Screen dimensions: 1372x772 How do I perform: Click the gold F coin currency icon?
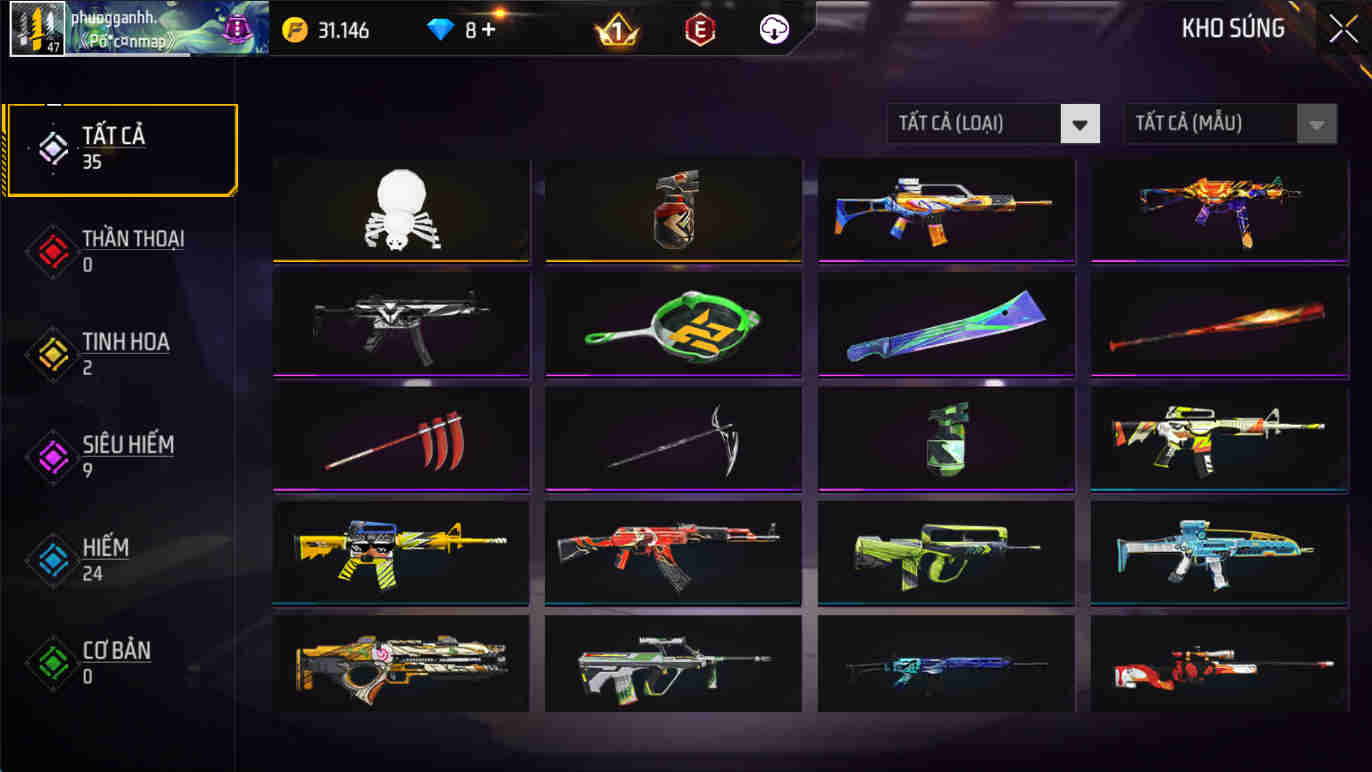(296, 30)
